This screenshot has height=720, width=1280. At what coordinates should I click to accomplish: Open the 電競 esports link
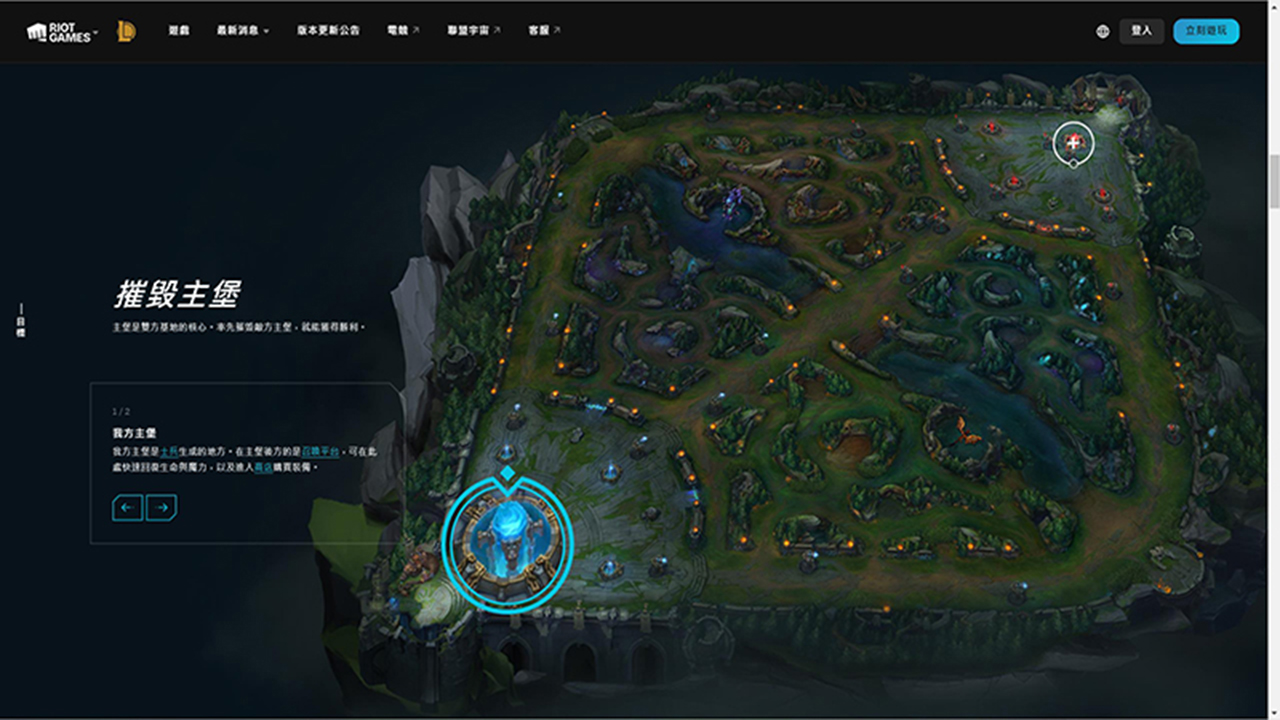[403, 31]
